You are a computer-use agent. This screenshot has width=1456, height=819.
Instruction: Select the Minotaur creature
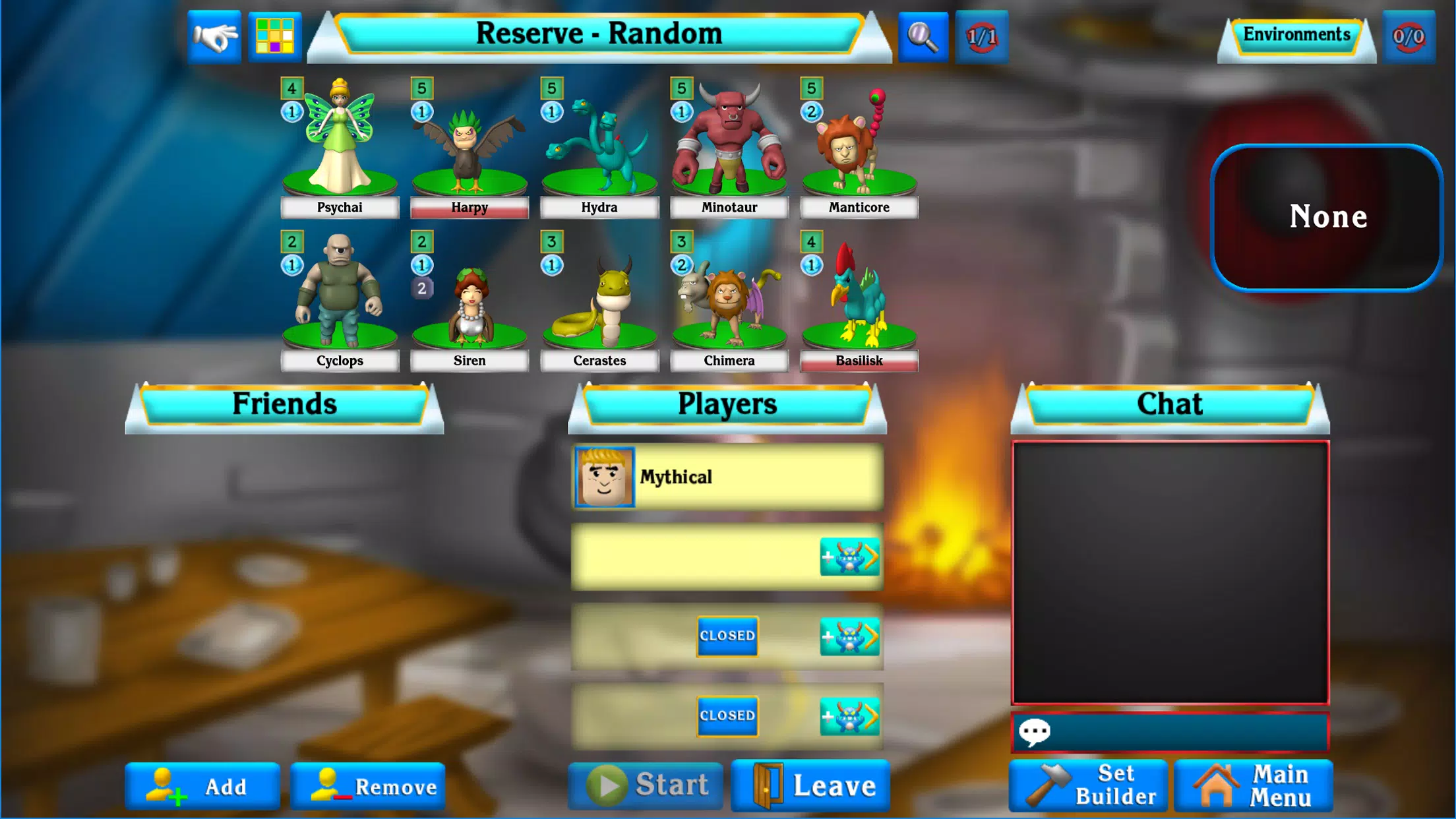729,142
